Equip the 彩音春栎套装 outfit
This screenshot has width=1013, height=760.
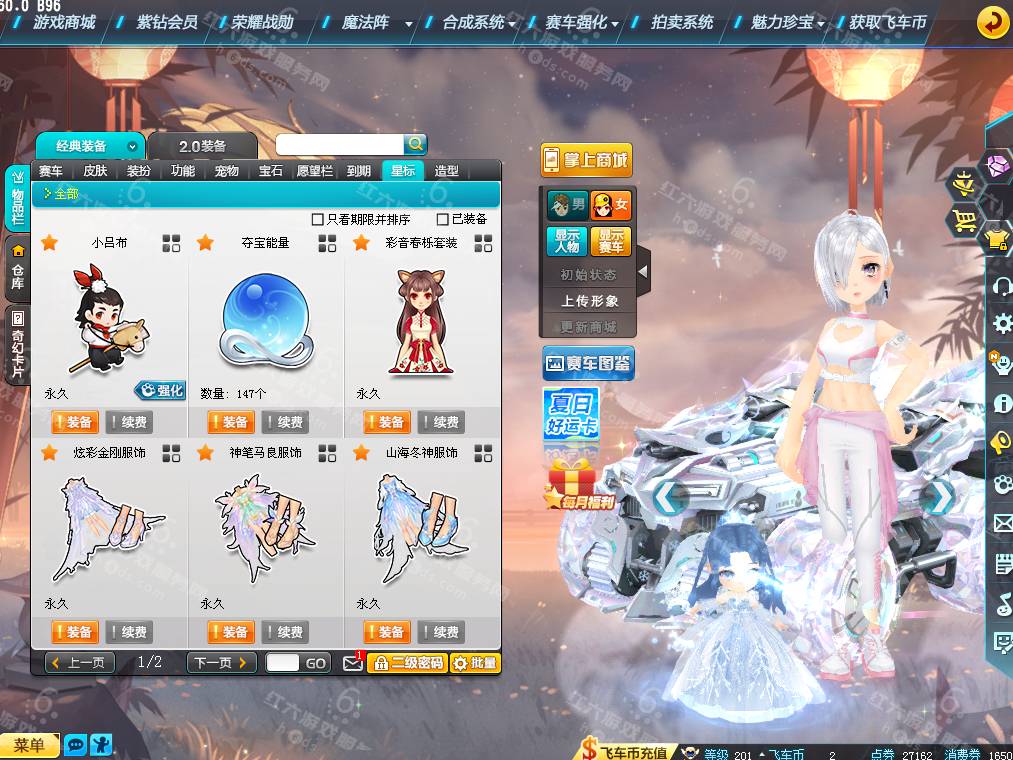[x=387, y=422]
